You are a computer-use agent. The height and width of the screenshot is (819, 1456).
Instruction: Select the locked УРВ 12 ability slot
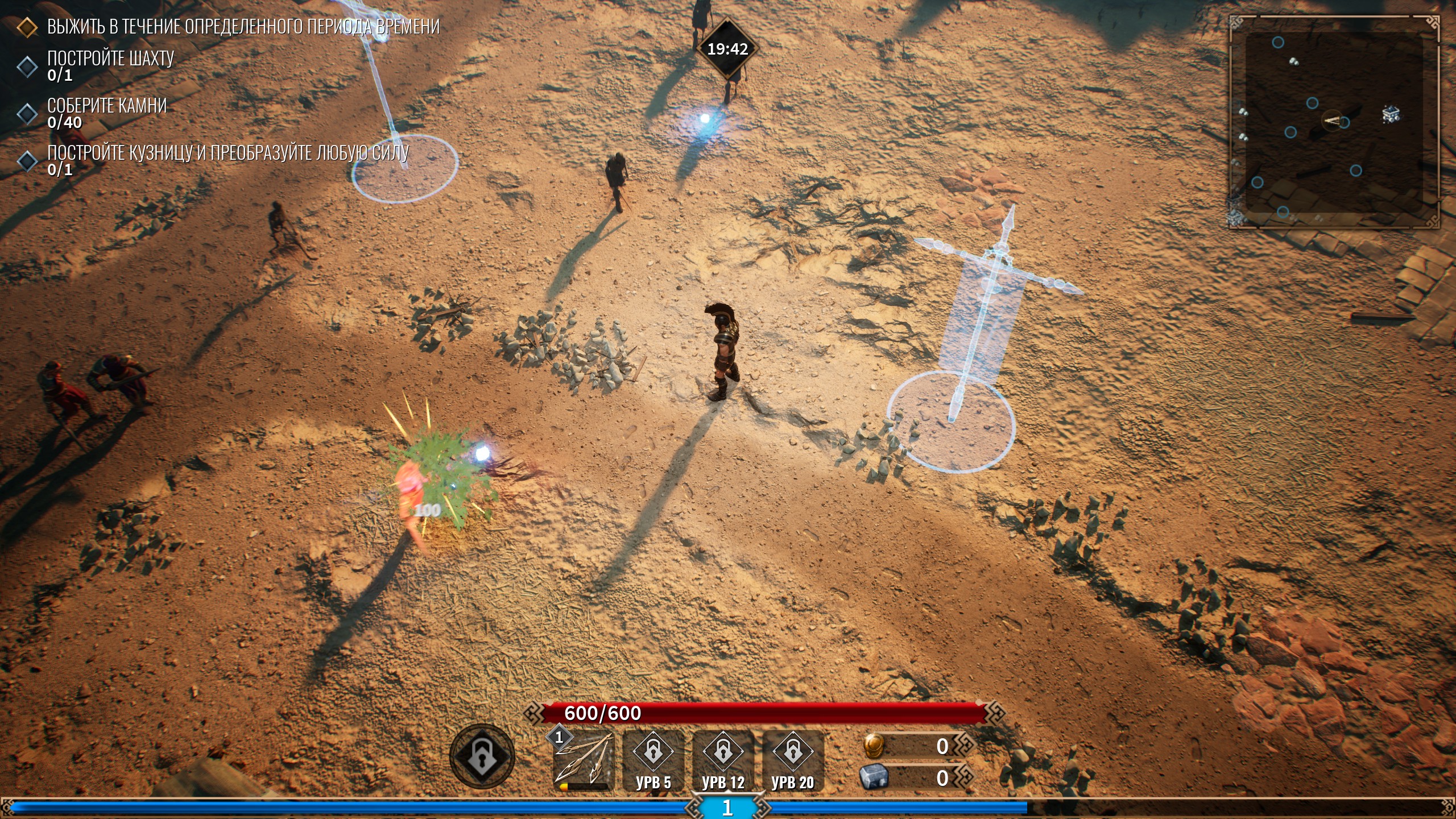click(723, 760)
